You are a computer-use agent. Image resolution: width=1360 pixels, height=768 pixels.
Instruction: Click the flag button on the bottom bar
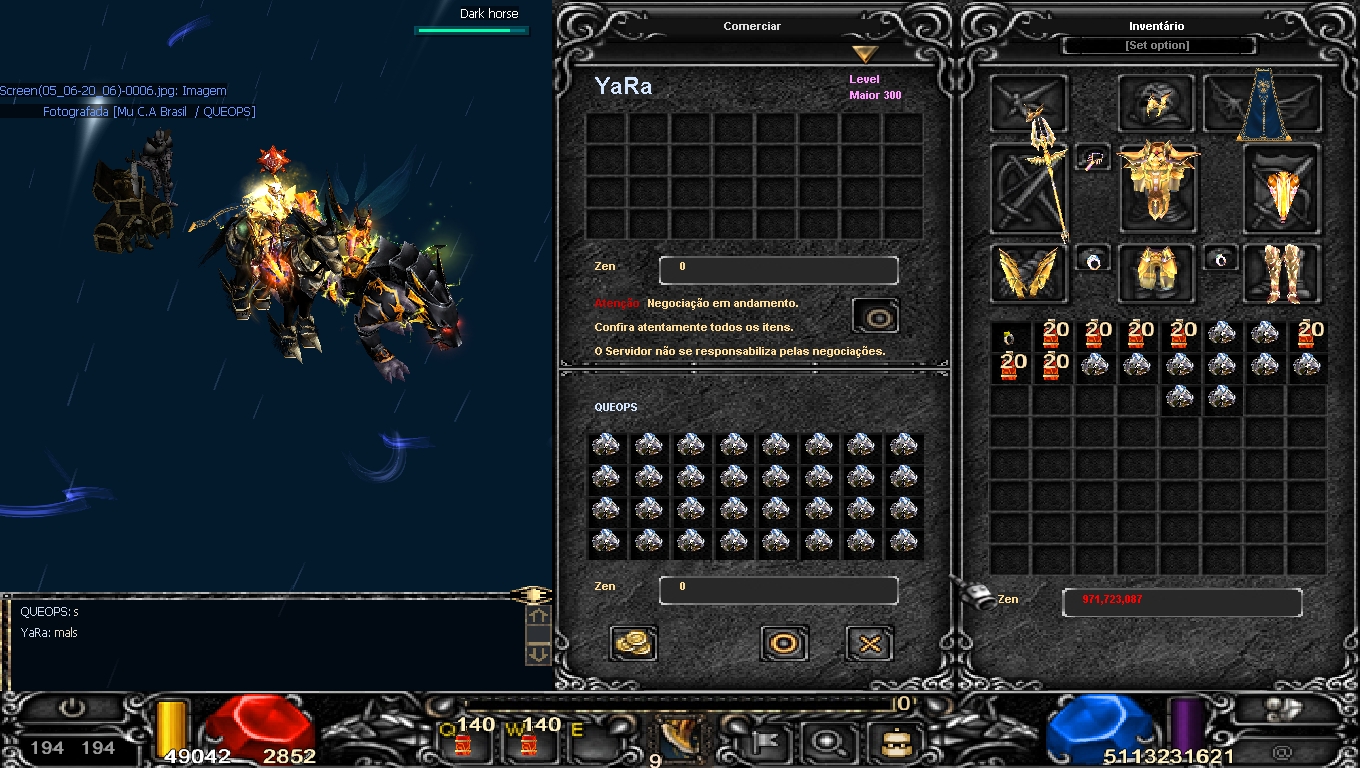pos(768,742)
